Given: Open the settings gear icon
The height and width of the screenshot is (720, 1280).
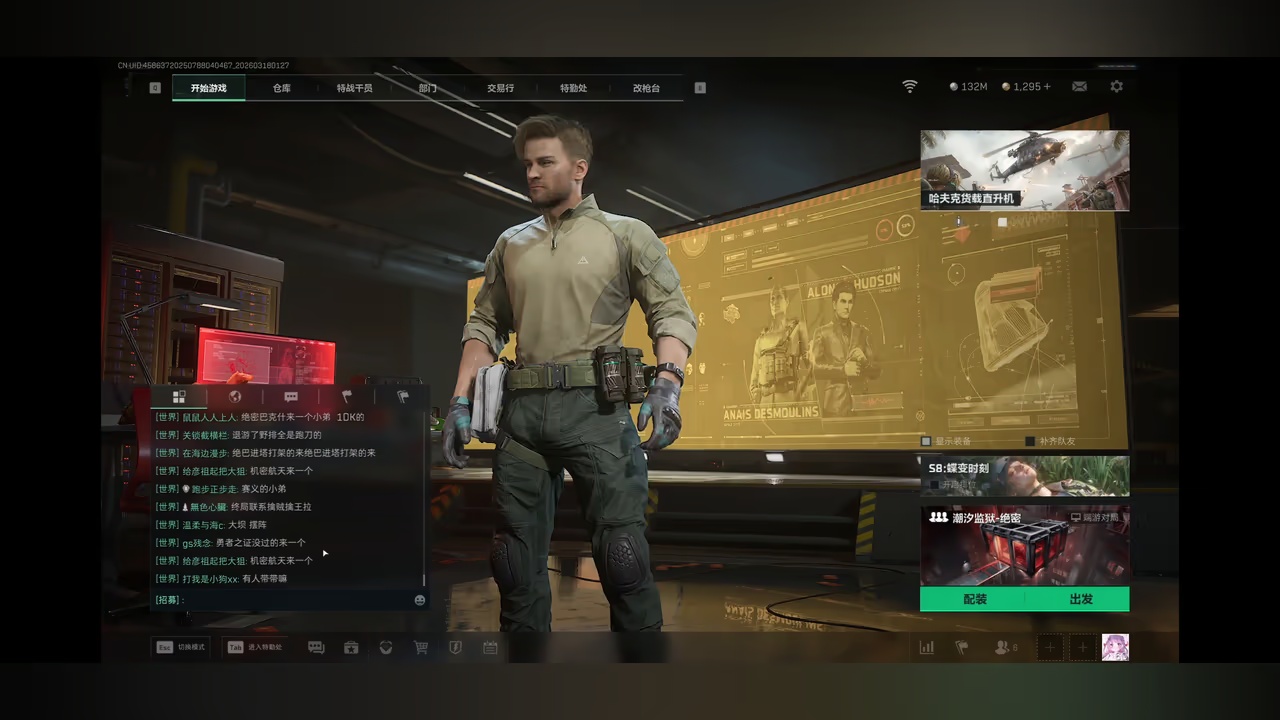Looking at the screenshot, I should click(x=1116, y=87).
